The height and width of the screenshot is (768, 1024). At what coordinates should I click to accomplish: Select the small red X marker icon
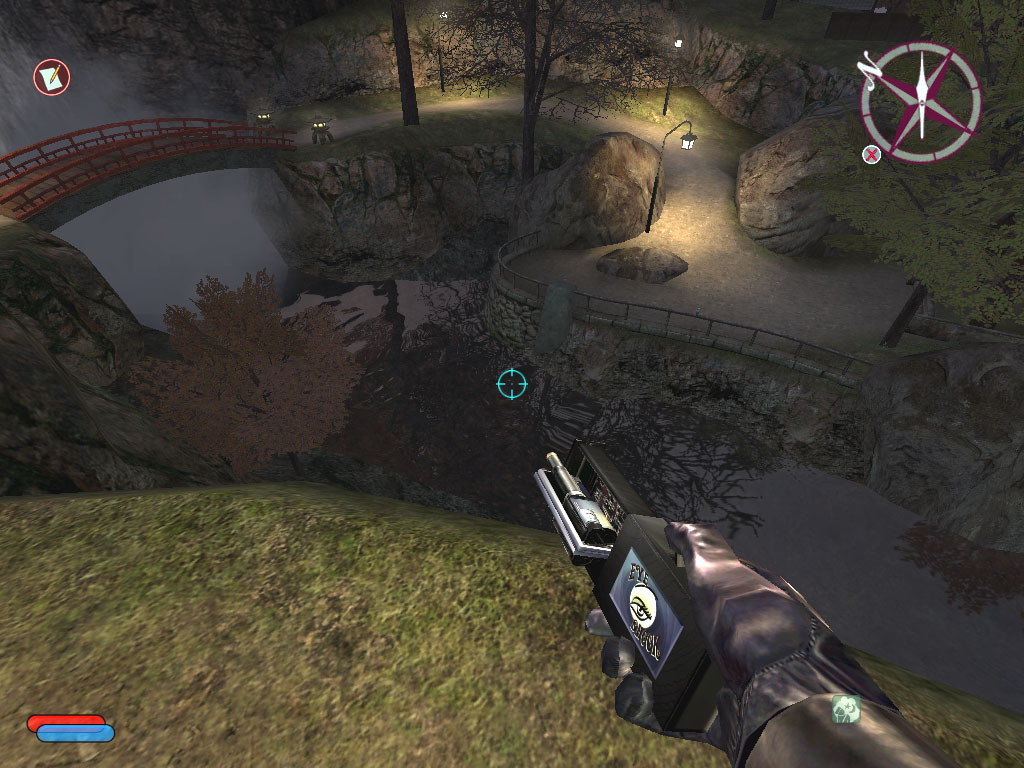872,154
